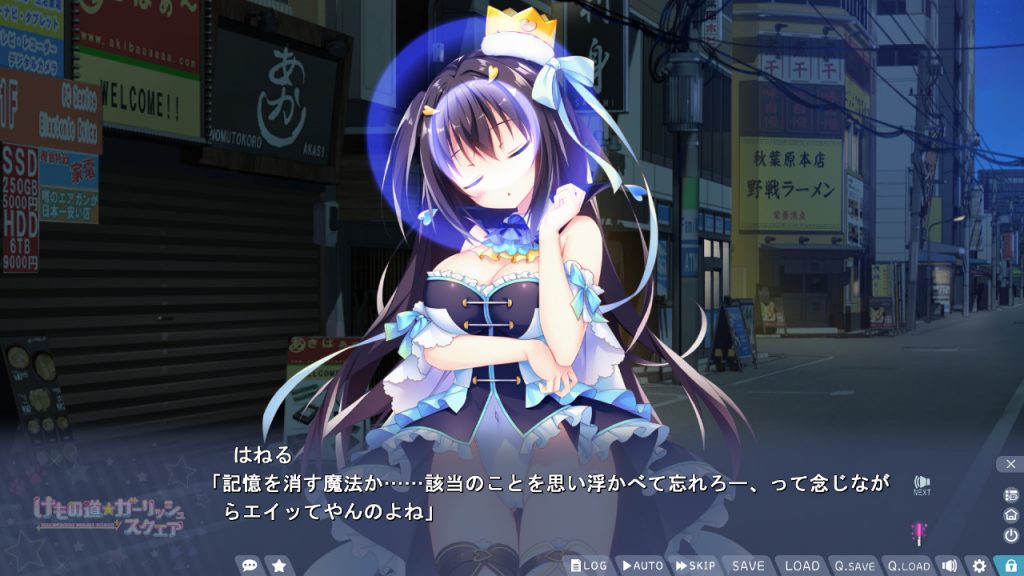
Task: Hide the message window with X
Action: pos(1010,464)
